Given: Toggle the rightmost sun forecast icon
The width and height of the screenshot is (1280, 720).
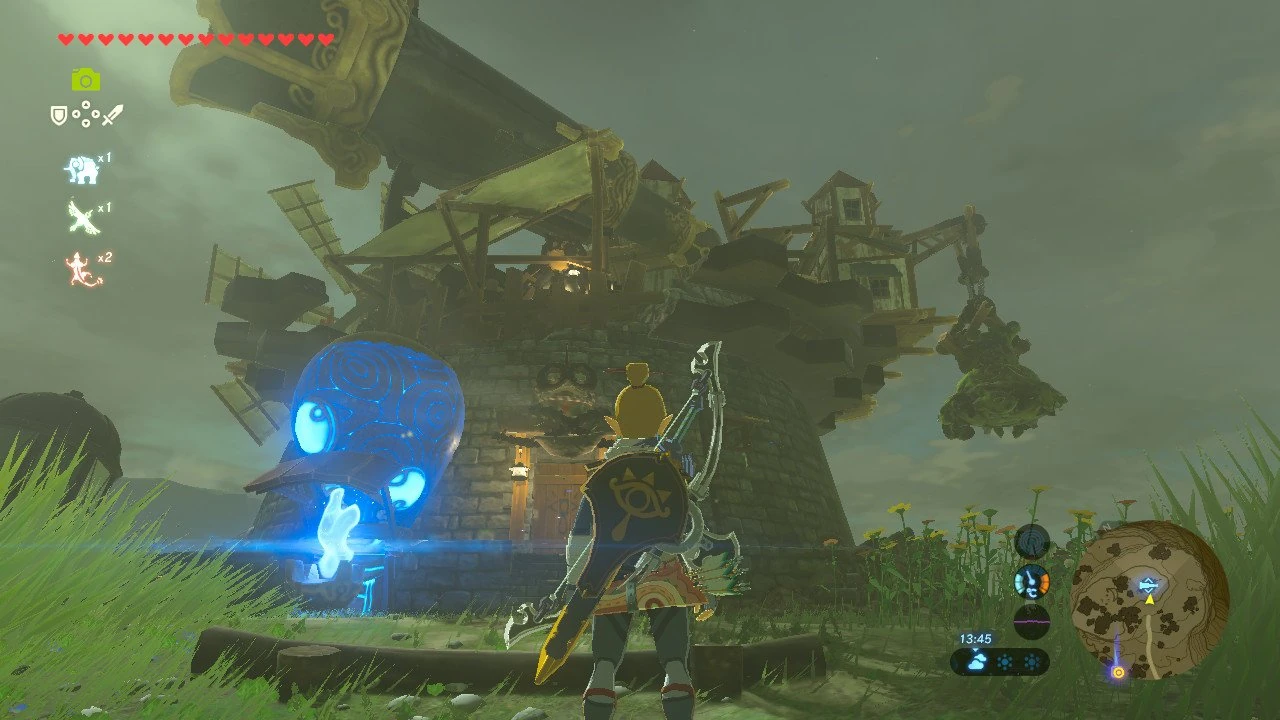Looking at the screenshot, I should (x=1032, y=662).
